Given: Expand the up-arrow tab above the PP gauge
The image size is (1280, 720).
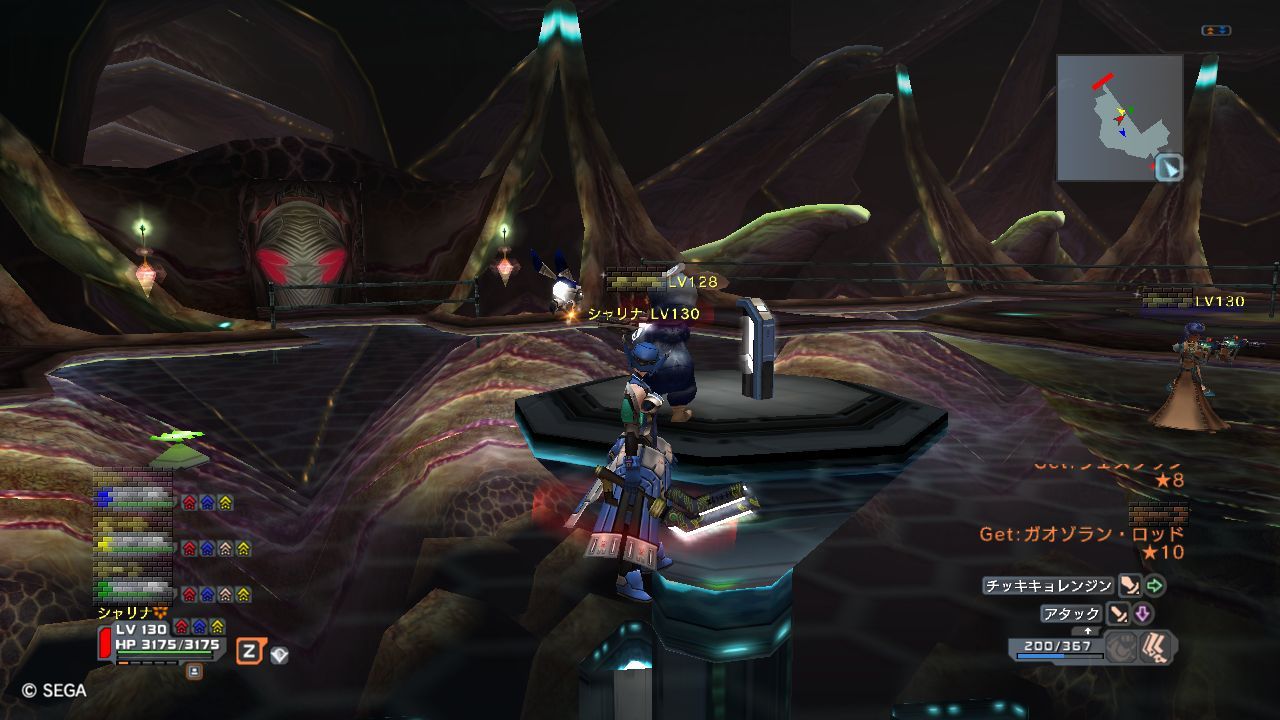Looking at the screenshot, I should tap(1087, 632).
